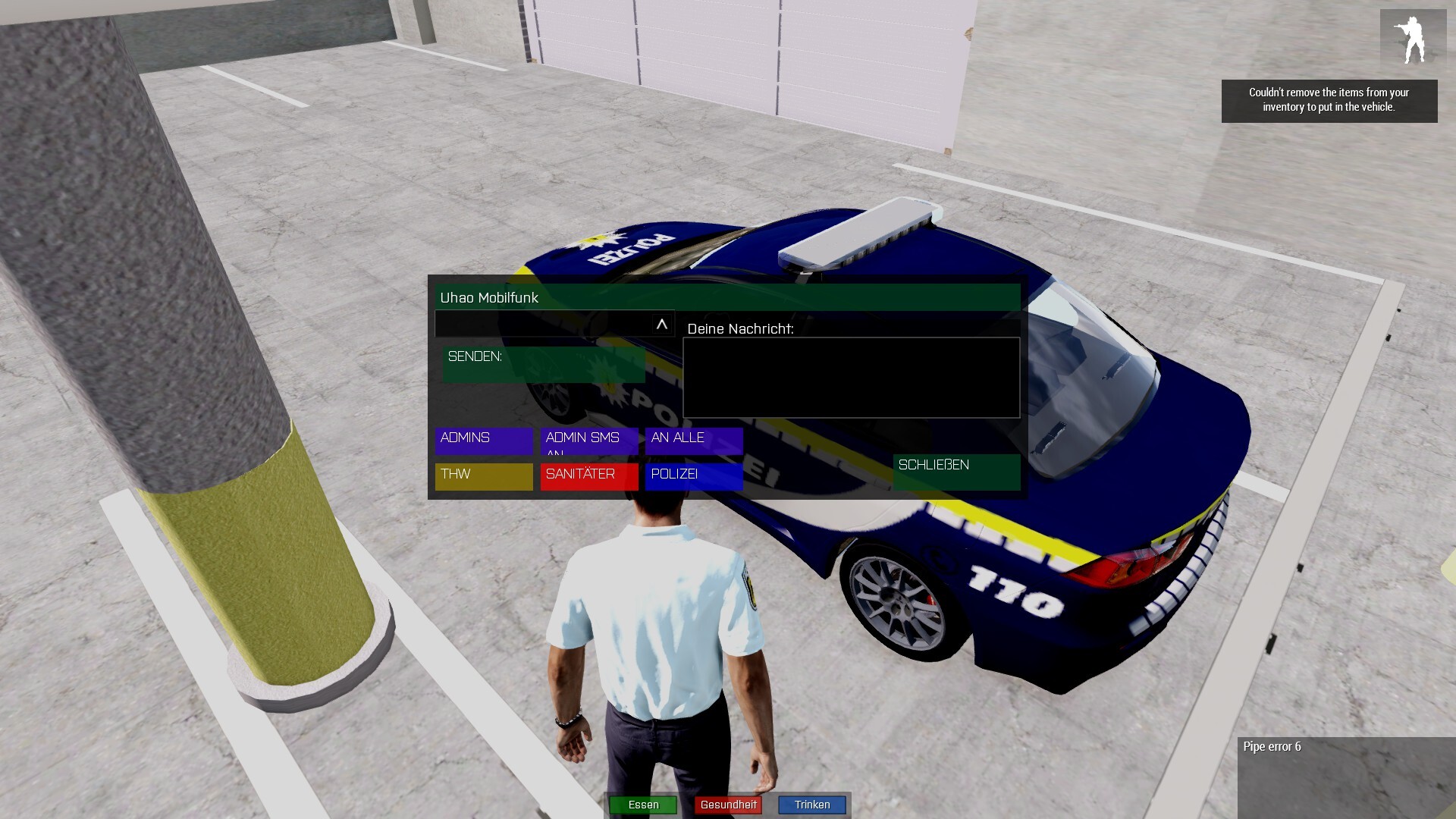Send message to POLIZEI
This screenshot has height=819, width=1456.
(694, 477)
